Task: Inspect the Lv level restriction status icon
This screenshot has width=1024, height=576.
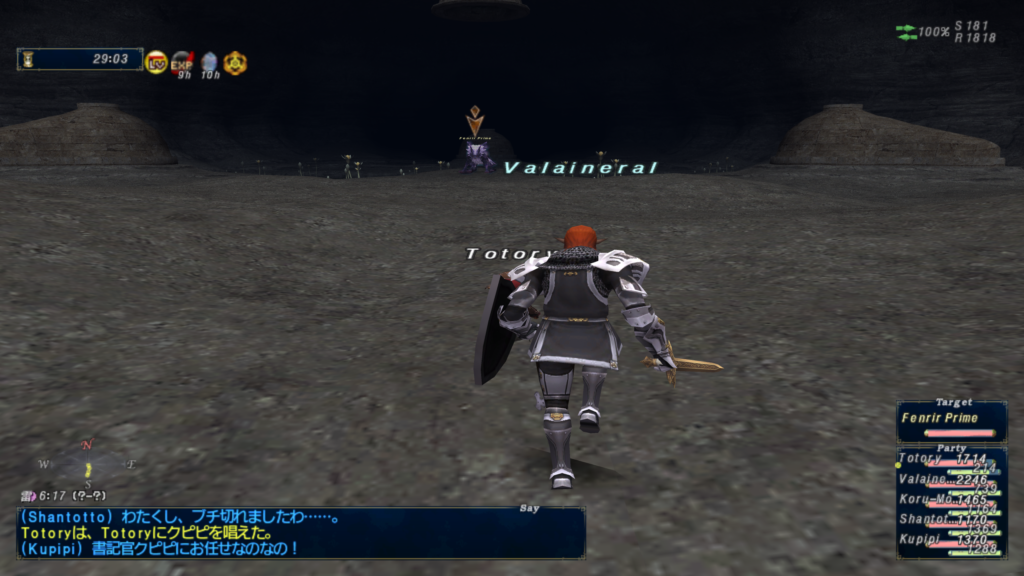Action: [156, 62]
